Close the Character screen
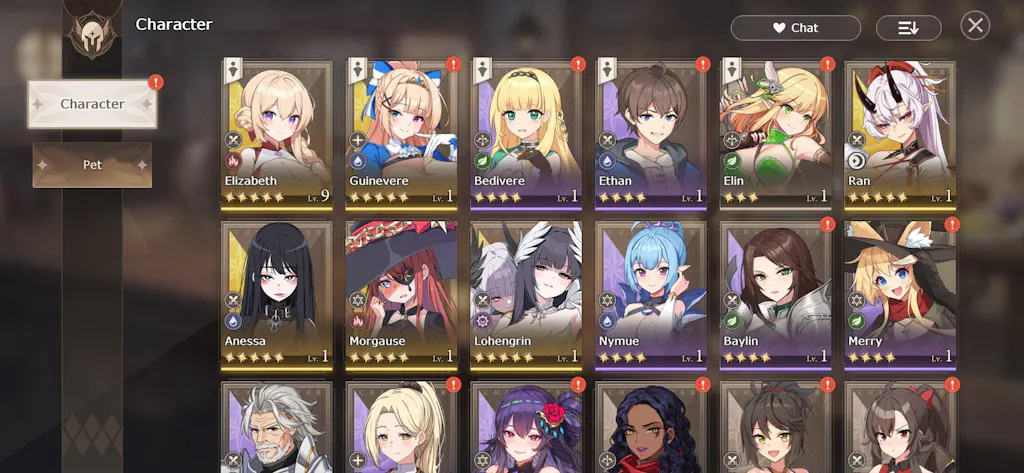This screenshot has width=1024, height=473. pyautogui.click(x=975, y=26)
